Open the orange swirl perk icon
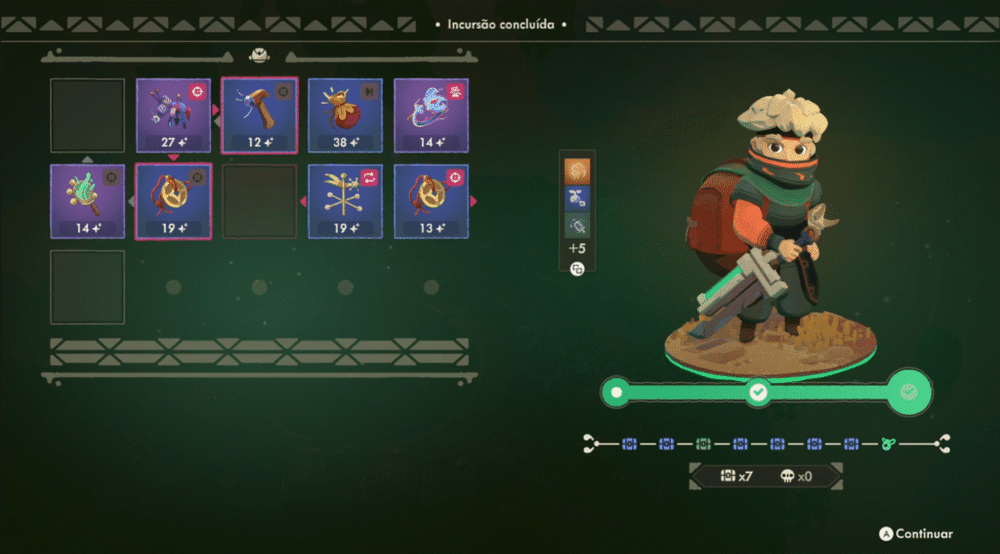This screenshot has width=1000, height=554. [x=577, y=169]
